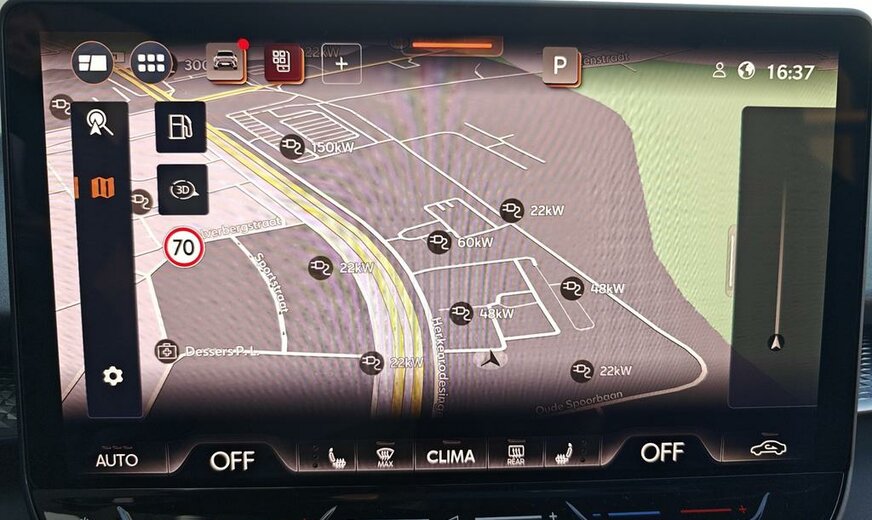Image resolution: width=872 pixels, height=520 pixels.
Task: Open the navigation settings gear
Action: 113,376
